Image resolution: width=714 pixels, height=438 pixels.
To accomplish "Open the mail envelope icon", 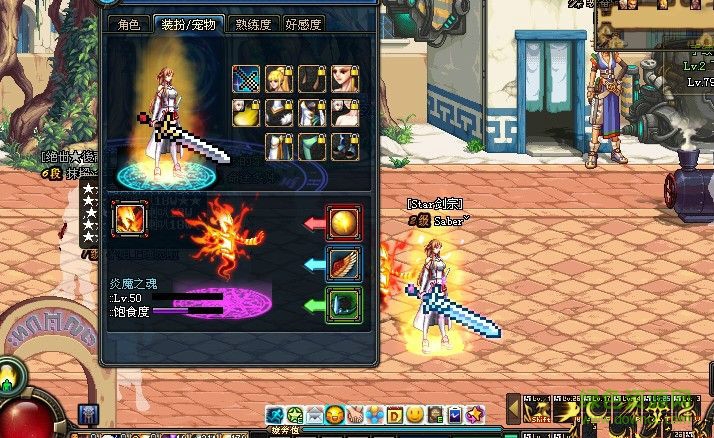I will pyautogui.click(x=315, y=414).
